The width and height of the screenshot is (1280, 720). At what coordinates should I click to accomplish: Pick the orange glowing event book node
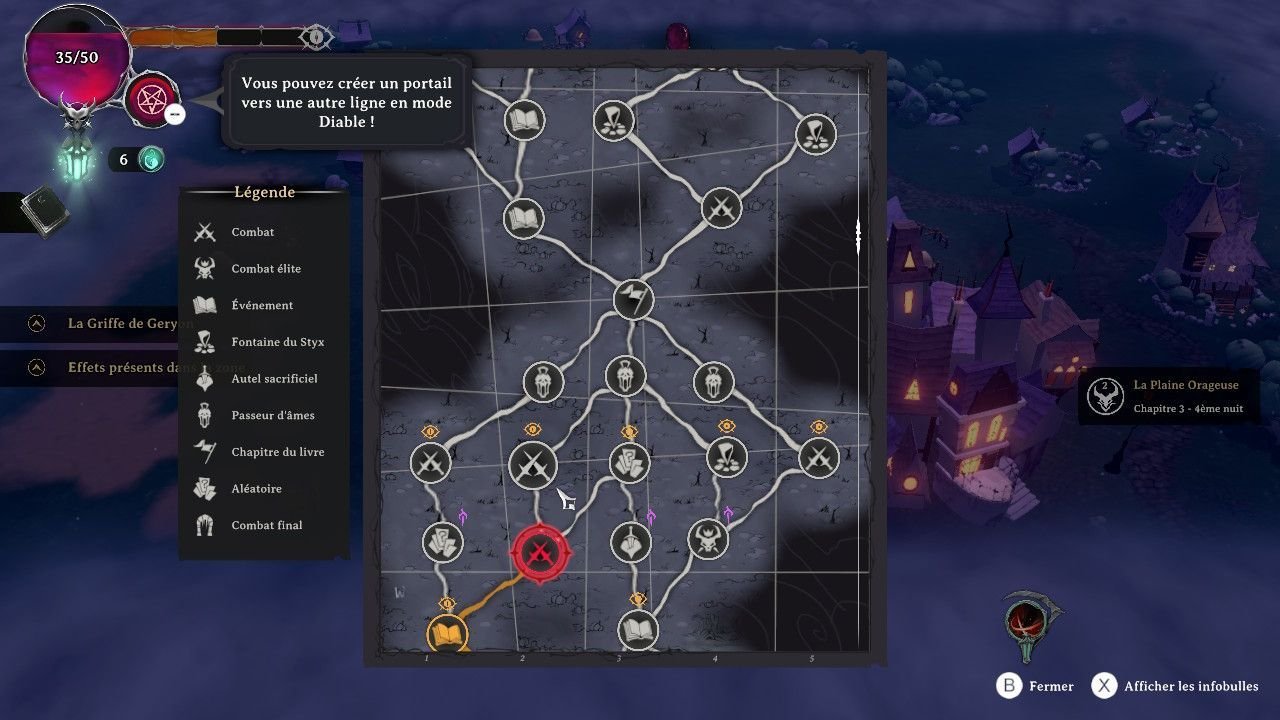coord(447,633)
